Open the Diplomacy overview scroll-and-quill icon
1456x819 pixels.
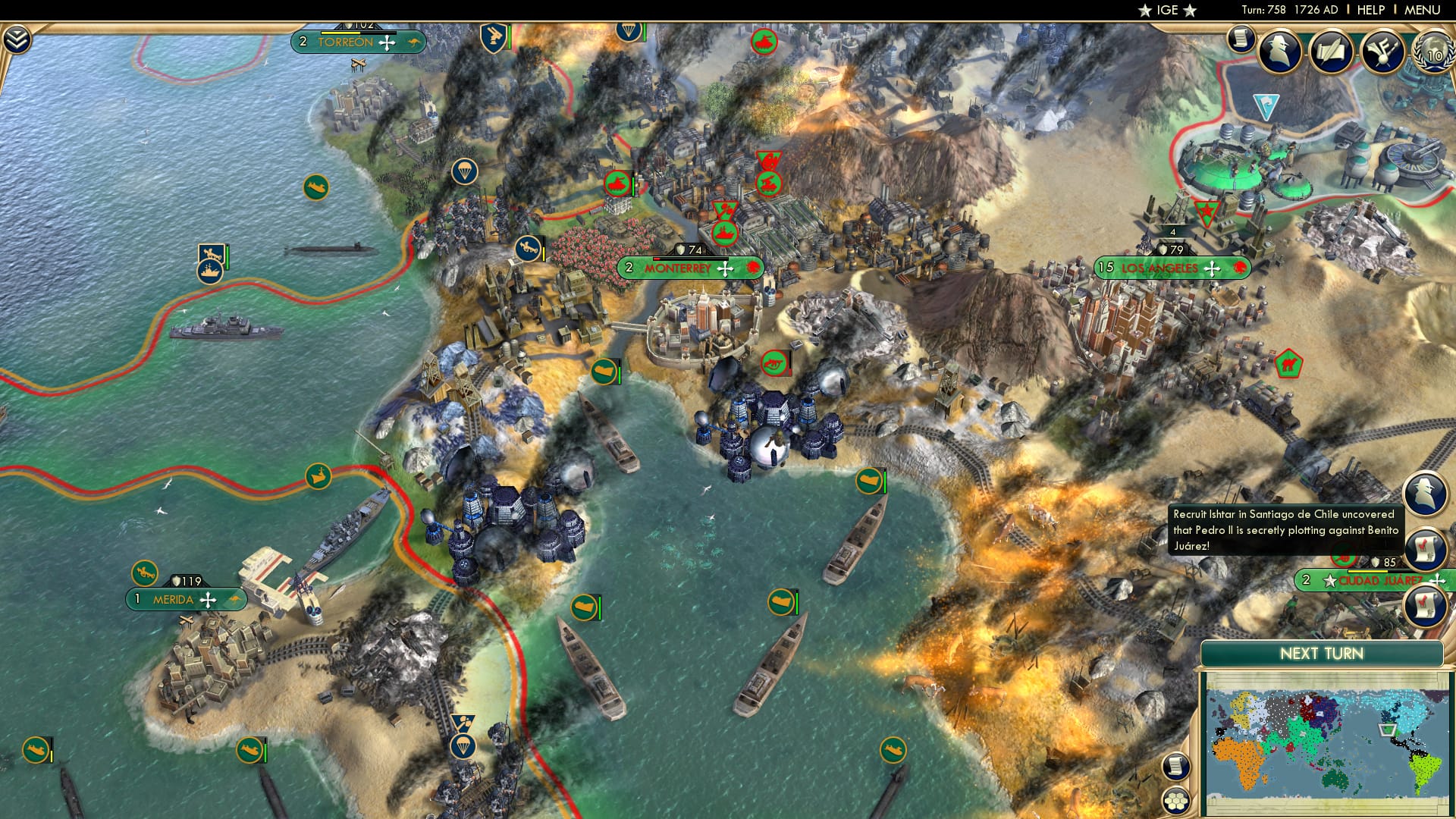tap(1331, 52)
